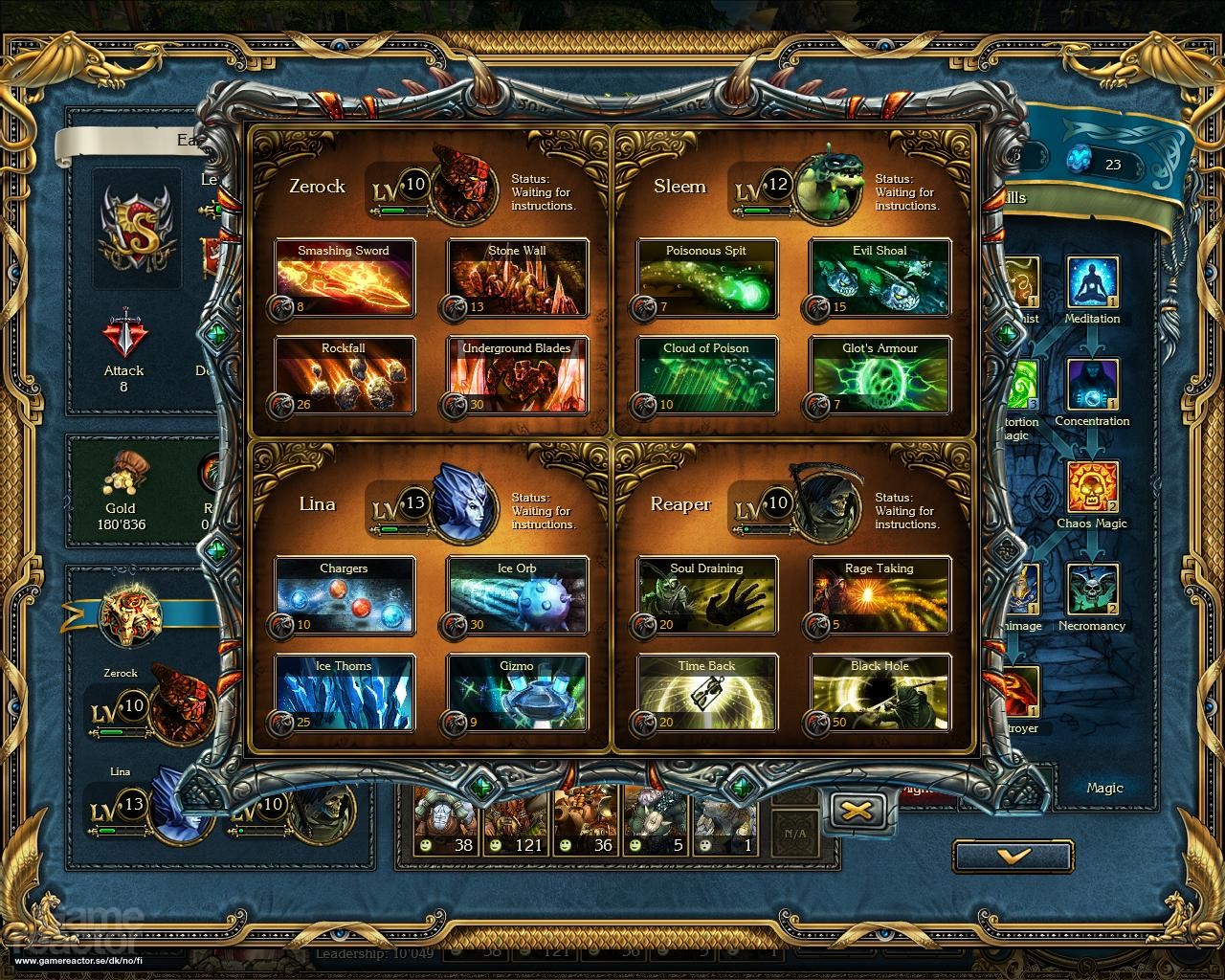
Task: Activate the Black Hole ability
Action: click(x=880, y=694)
